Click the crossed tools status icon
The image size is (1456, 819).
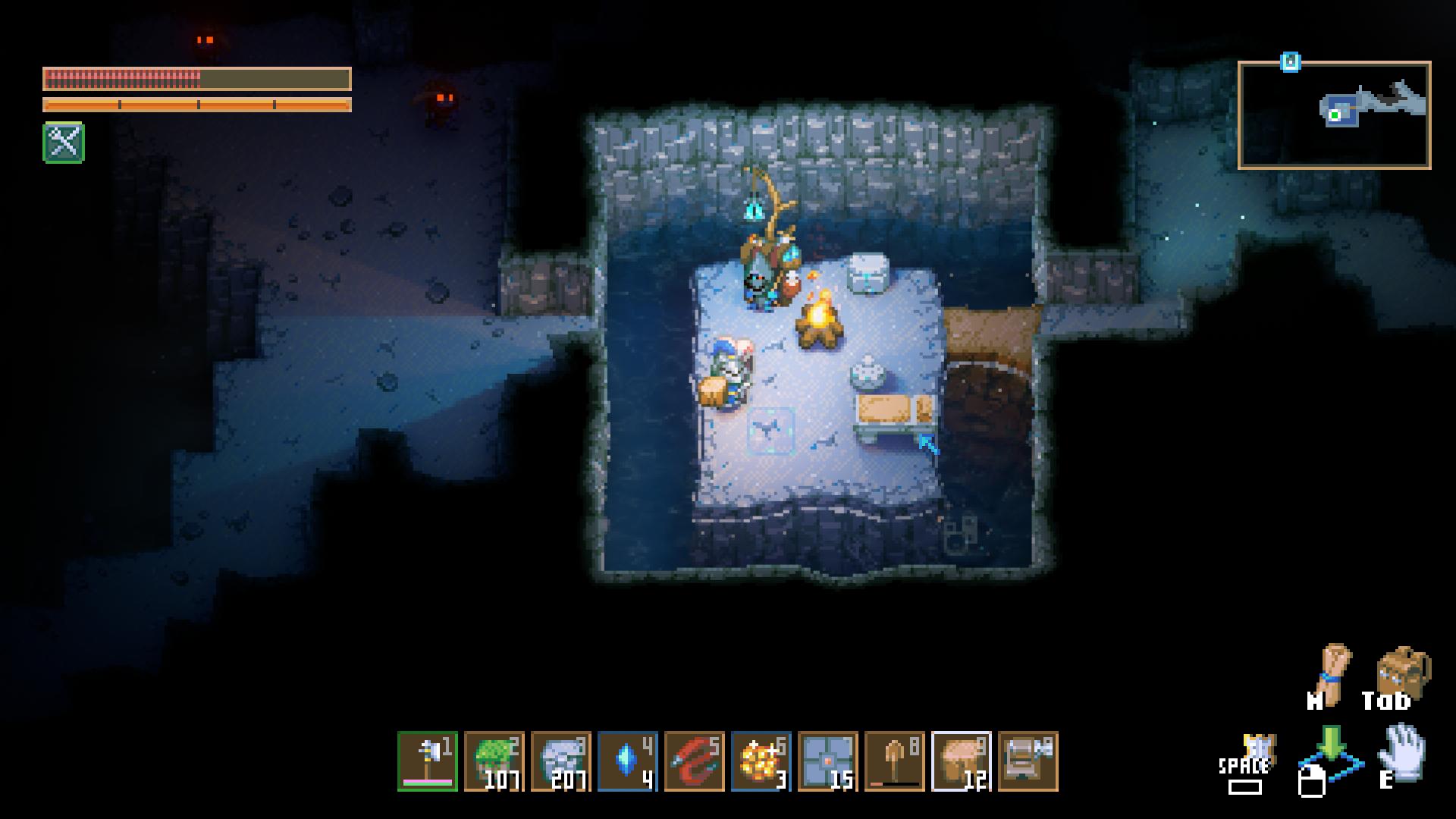click(64, 143)
